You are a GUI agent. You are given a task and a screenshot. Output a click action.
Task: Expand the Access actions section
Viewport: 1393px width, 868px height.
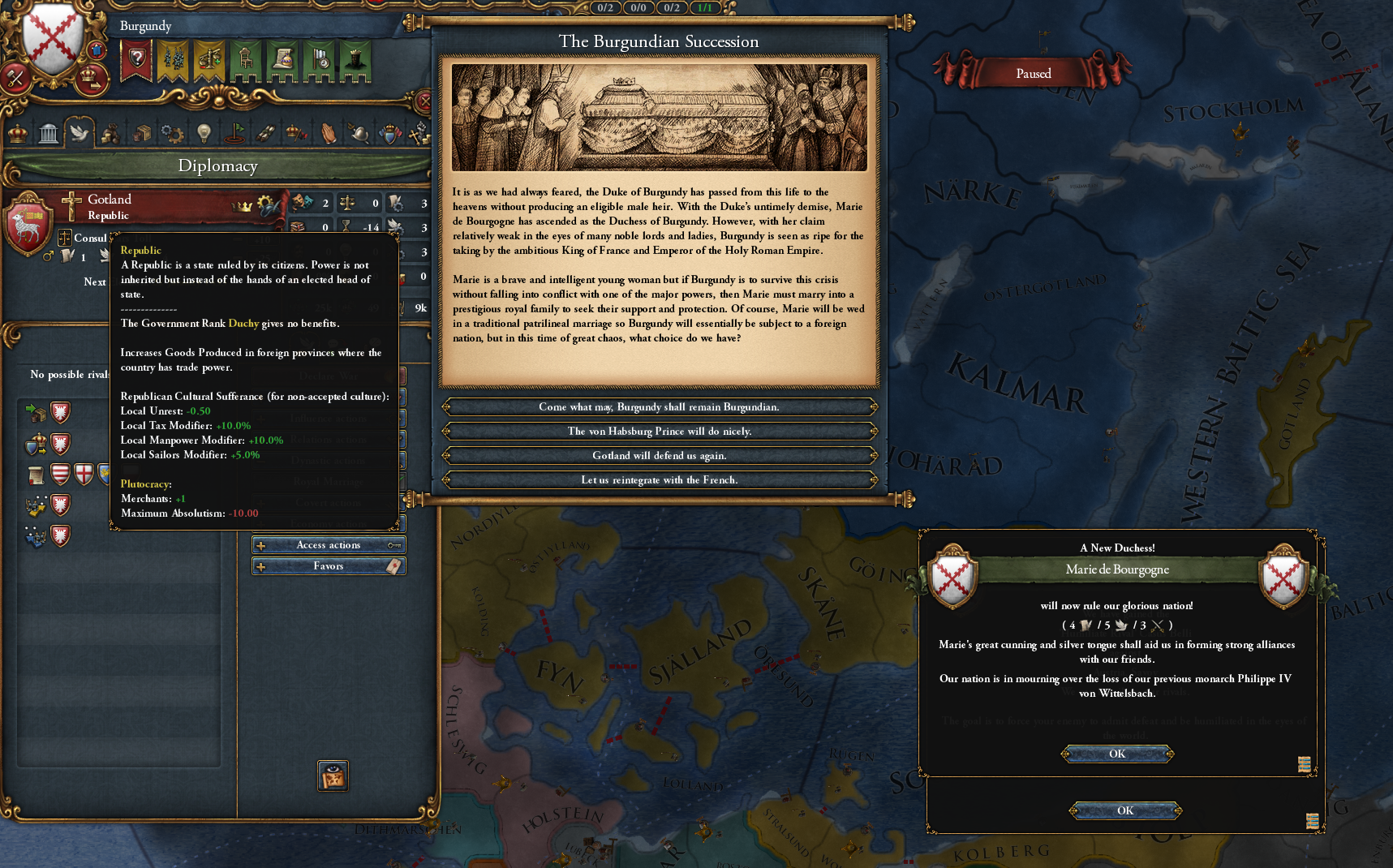tap(328, 544)
